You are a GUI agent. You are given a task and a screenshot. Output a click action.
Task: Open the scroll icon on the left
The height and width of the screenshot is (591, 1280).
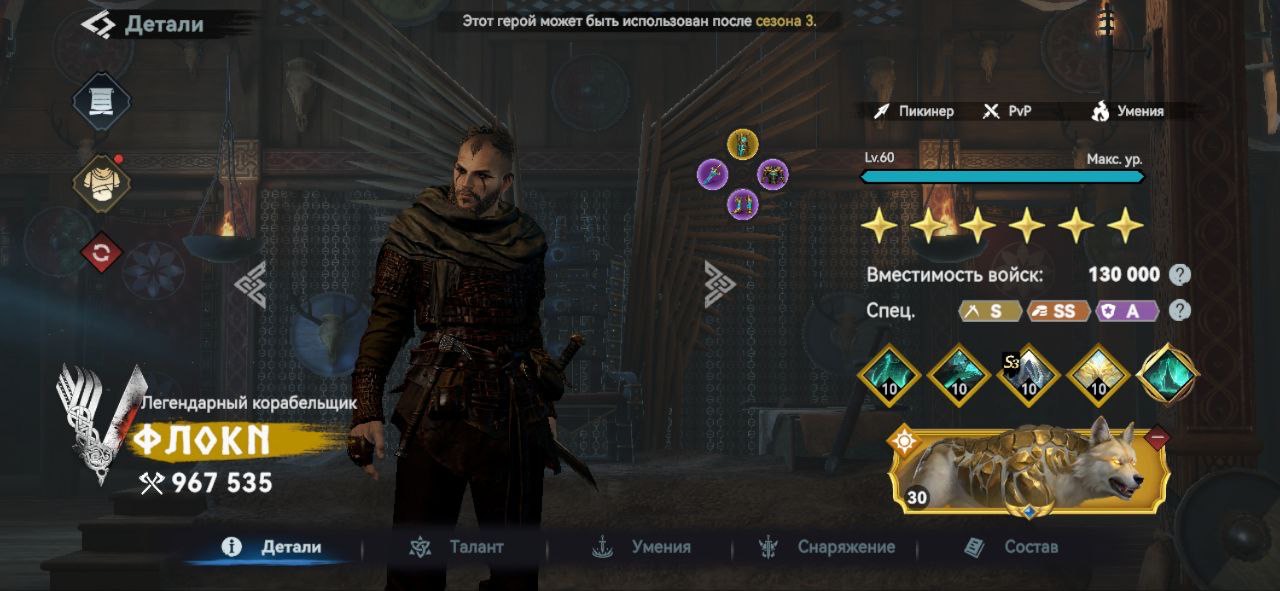point(101,102)
